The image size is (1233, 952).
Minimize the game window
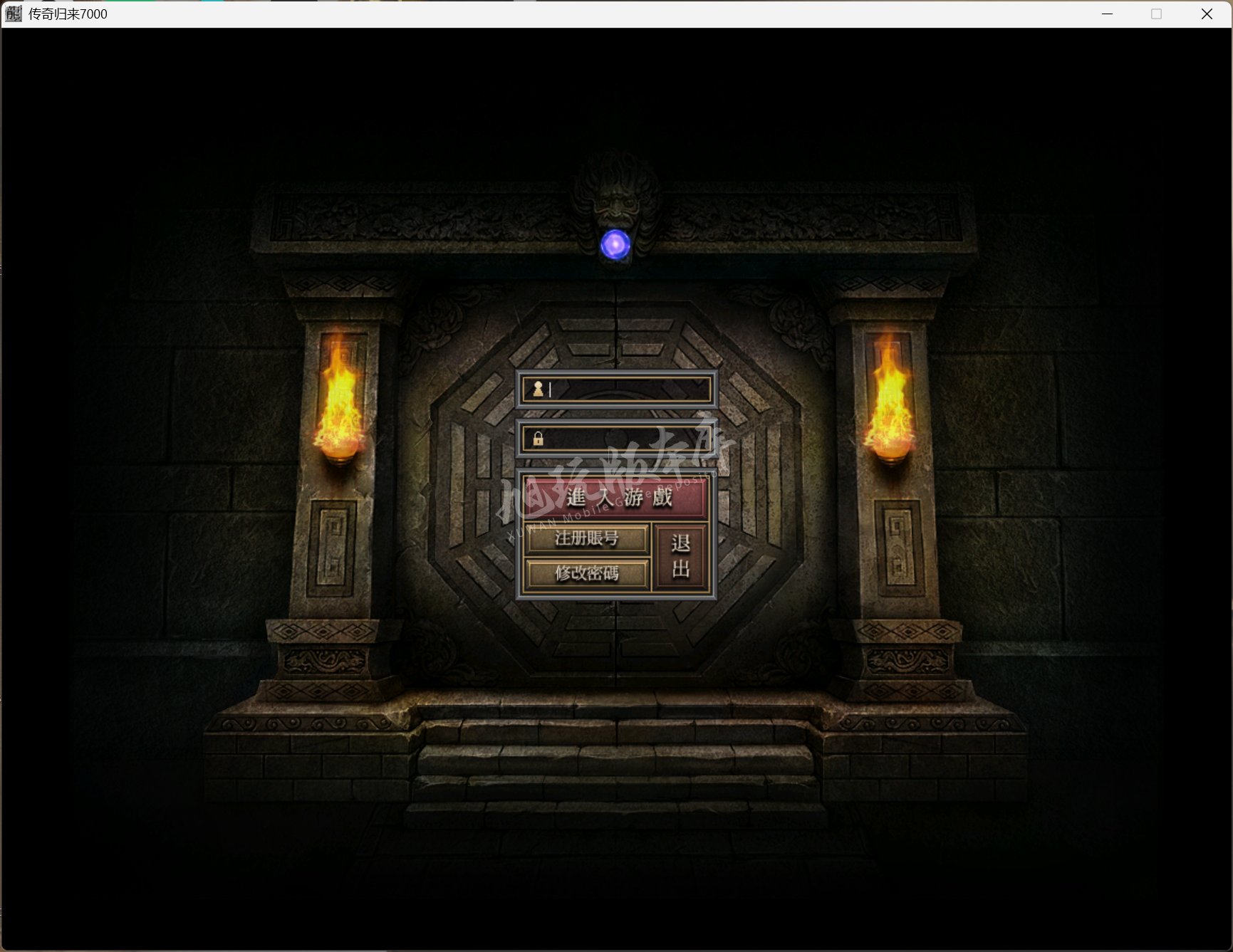[1107, 14]
